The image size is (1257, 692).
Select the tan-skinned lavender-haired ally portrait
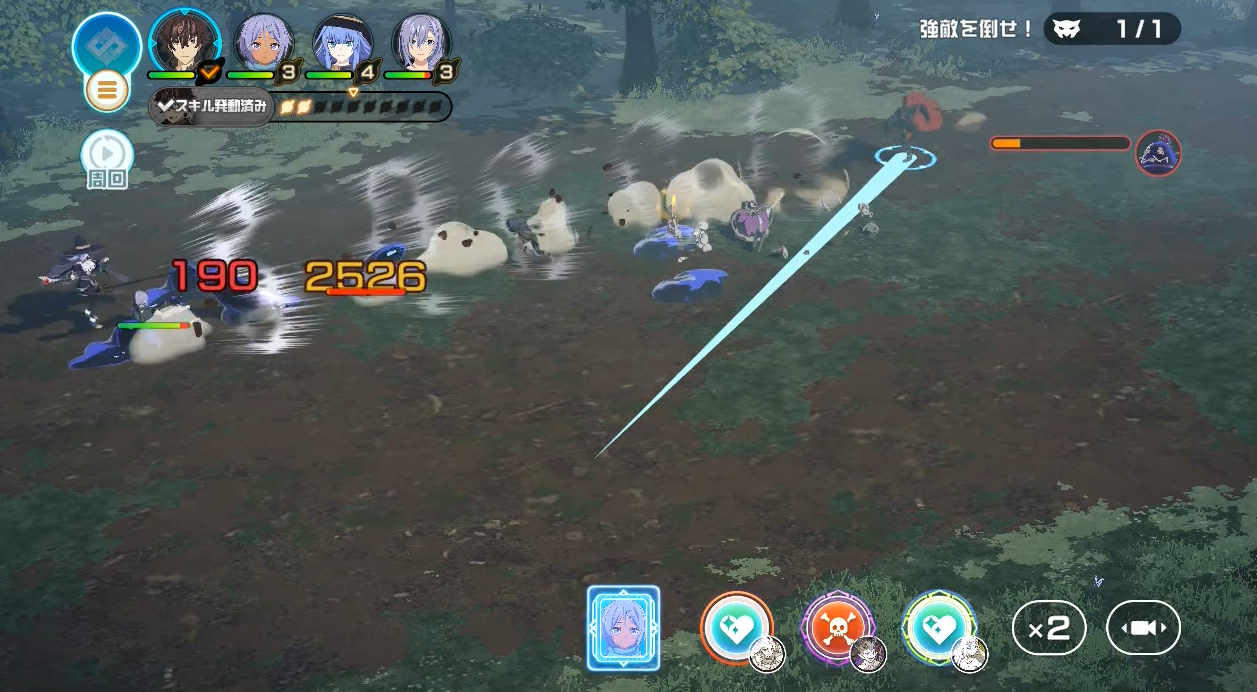263,42
